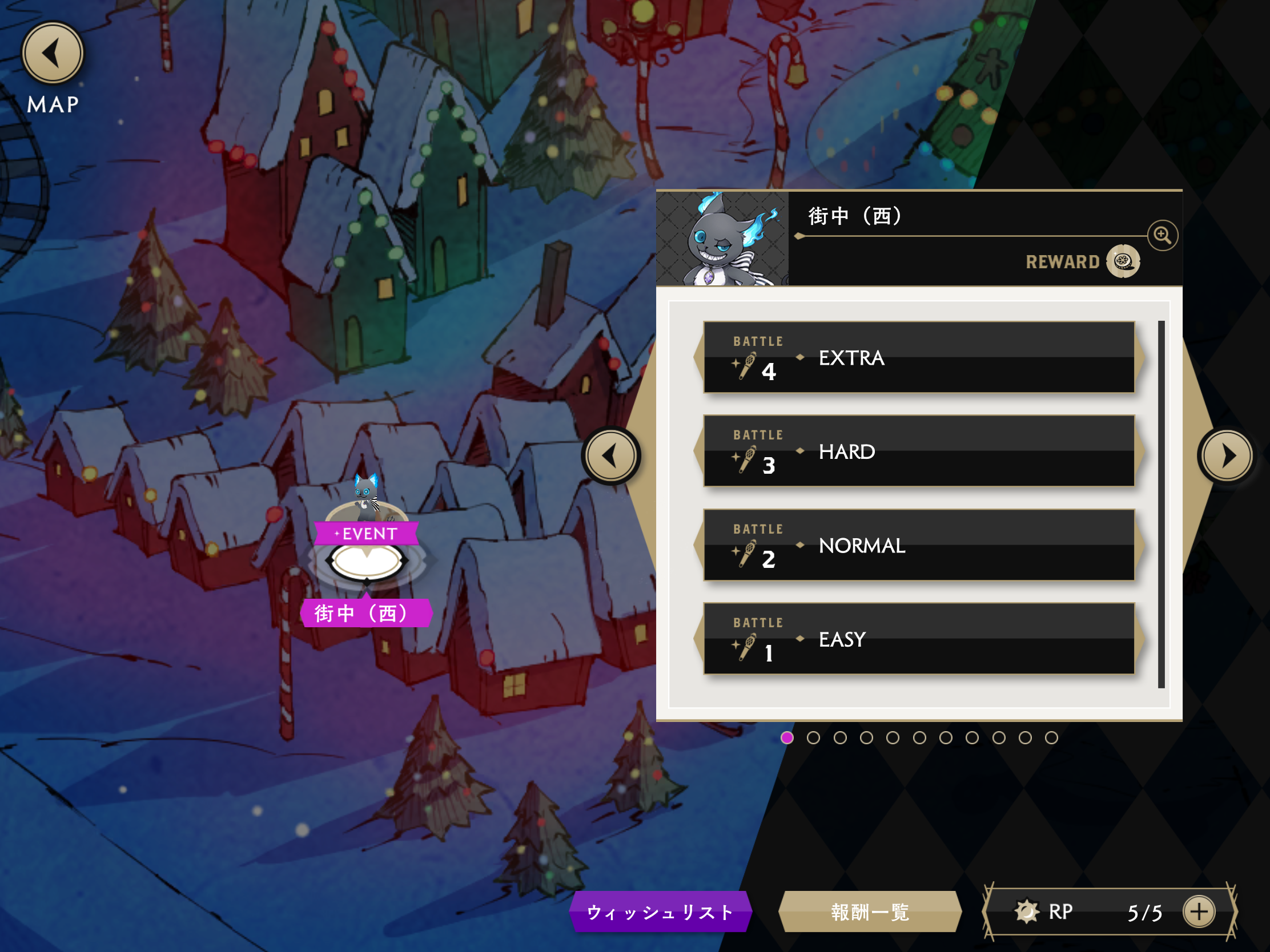Open the ウィッシュリスト wishlist
This screenshot has height=952, width=1270.
coord(660,912)
